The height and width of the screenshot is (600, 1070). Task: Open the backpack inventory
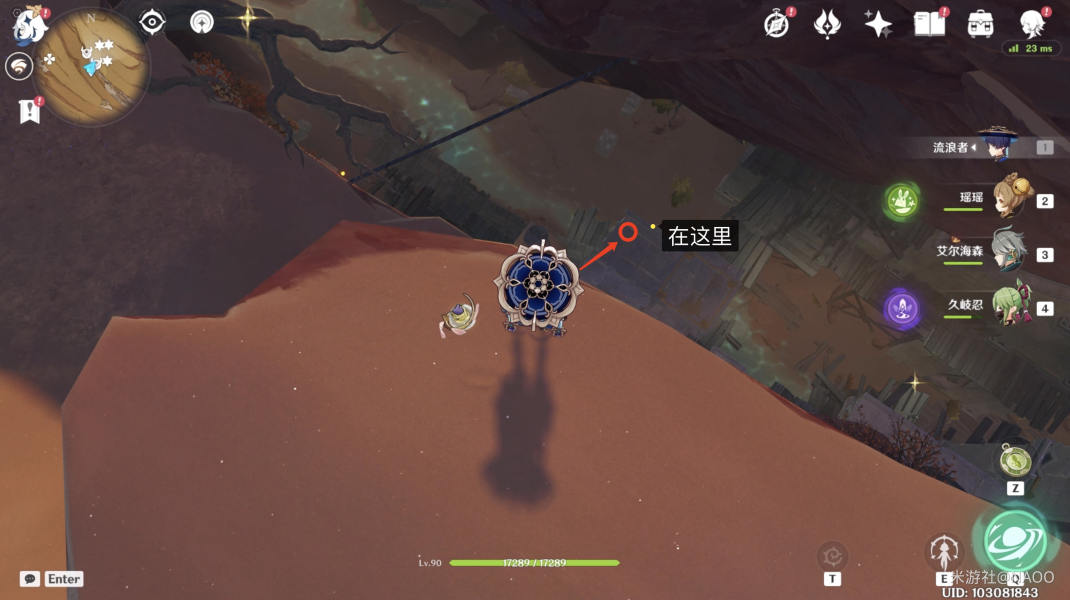coord(980,24)
